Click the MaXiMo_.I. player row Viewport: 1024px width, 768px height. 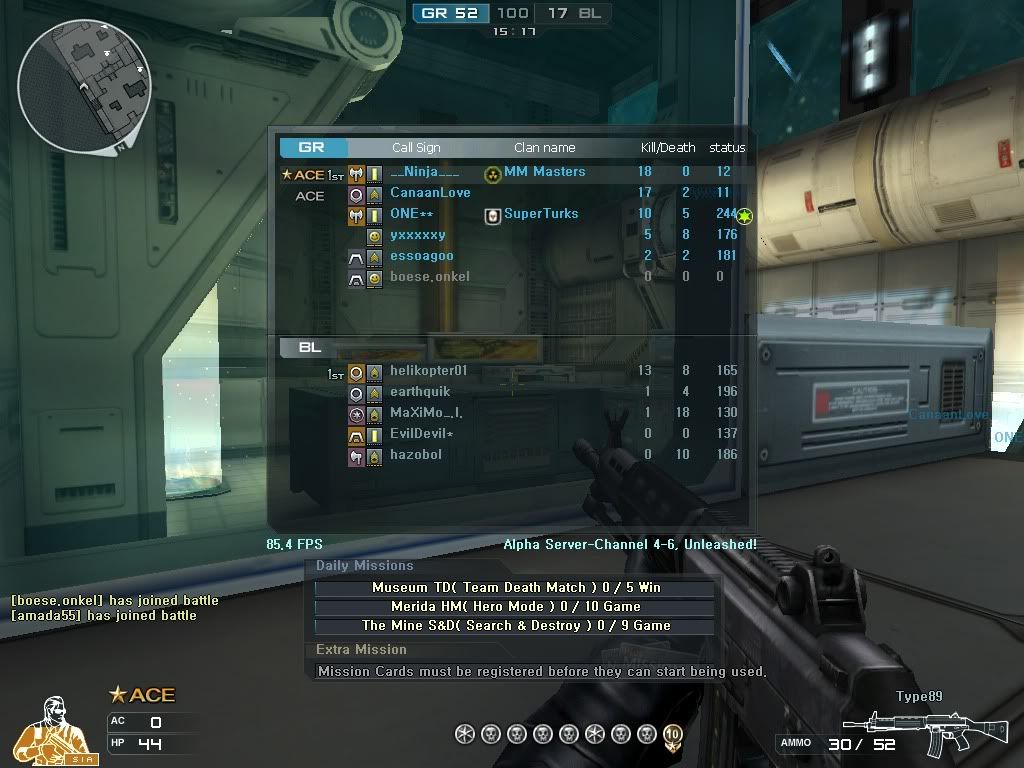click(426, 413)
